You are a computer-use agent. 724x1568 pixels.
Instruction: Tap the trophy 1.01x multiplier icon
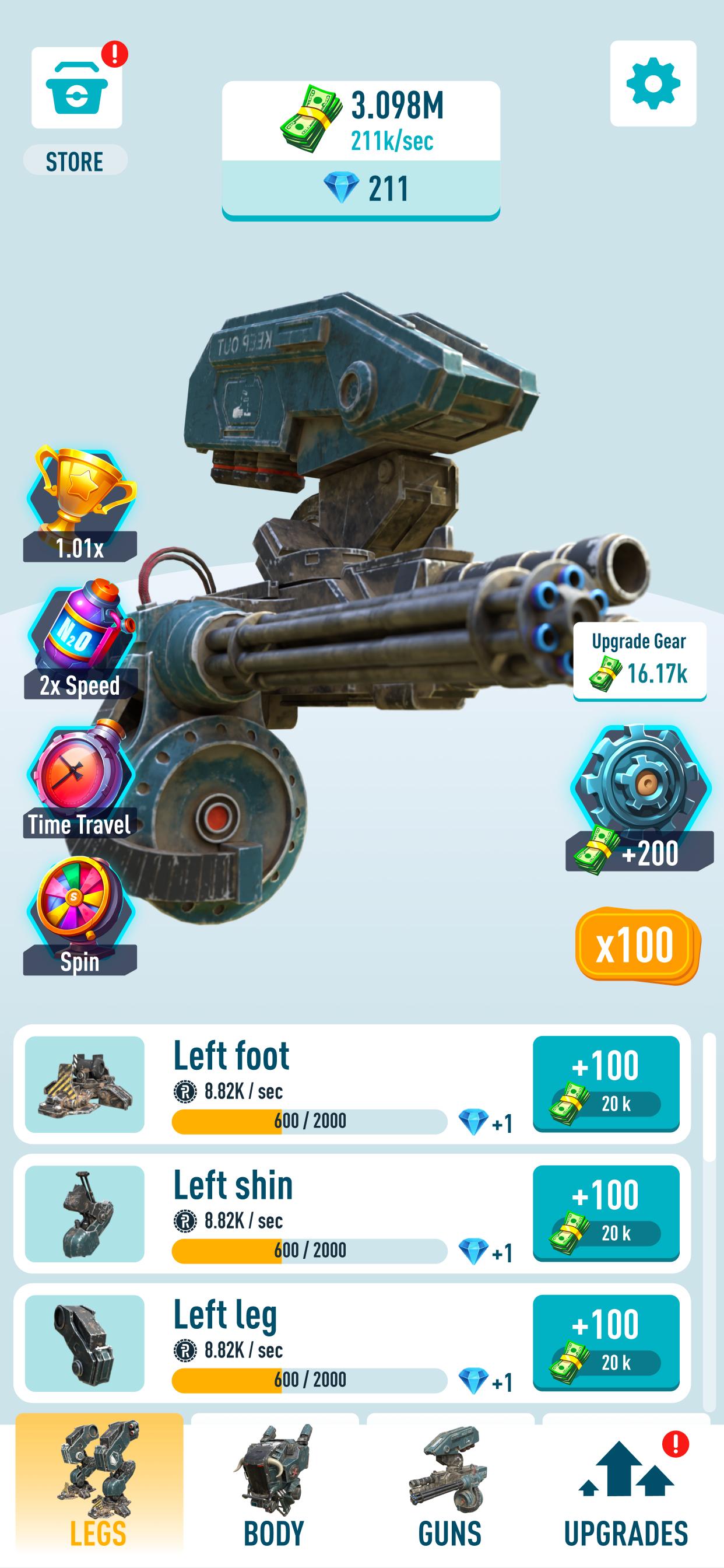click(x=80, y=503)
